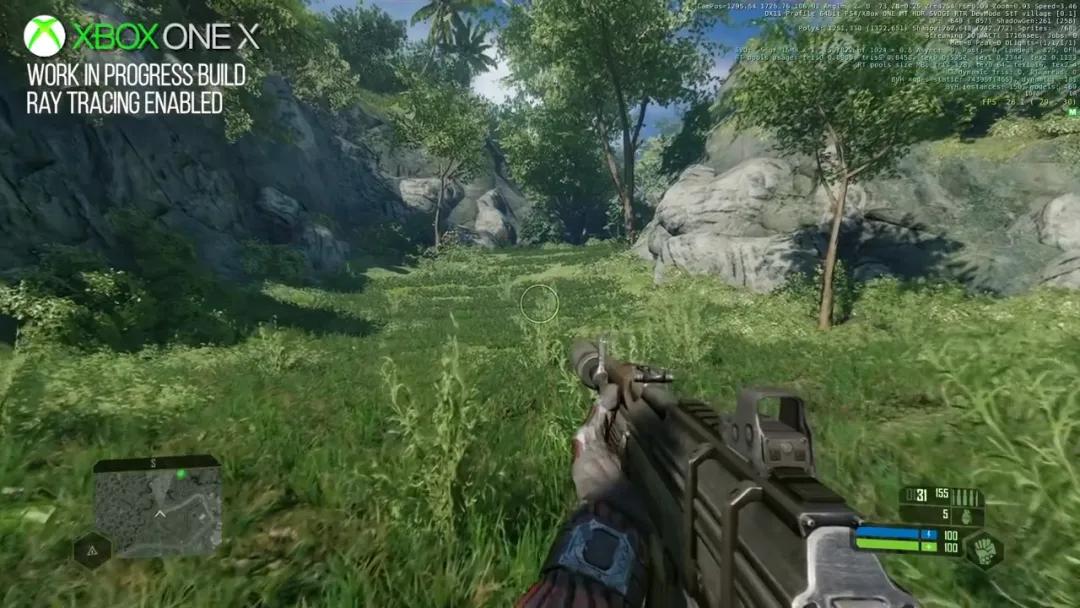
Task: Click the warning triangle hexagon icon
Action: pyautogui.click(x=92, y=549)
